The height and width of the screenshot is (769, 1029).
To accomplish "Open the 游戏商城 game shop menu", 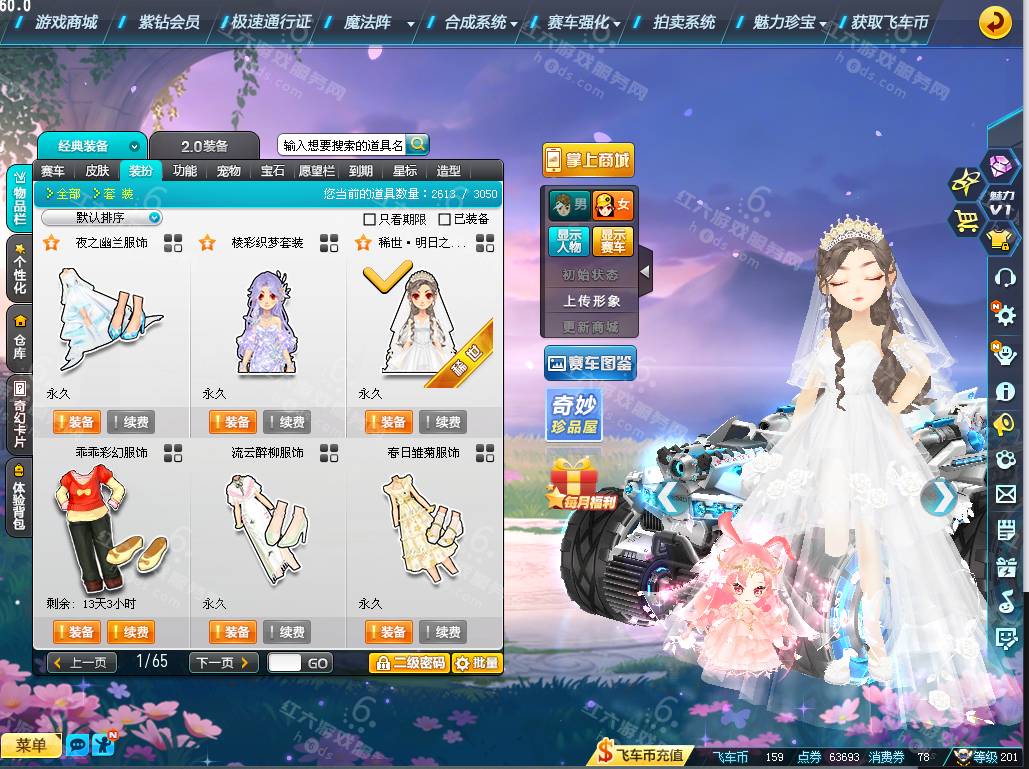I will [66, 21].
